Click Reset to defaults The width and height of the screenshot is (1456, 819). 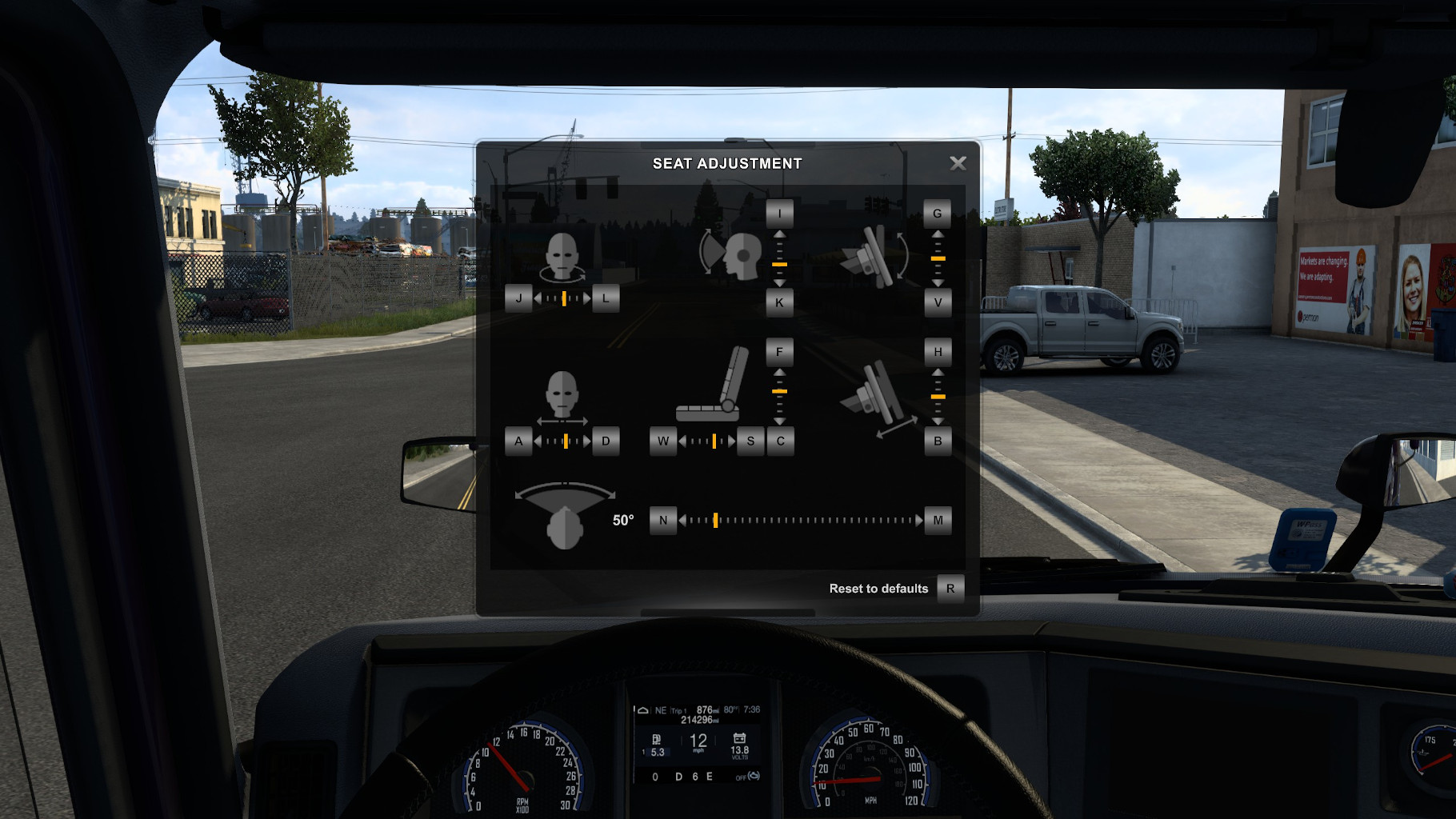click(x=878, y=588)
